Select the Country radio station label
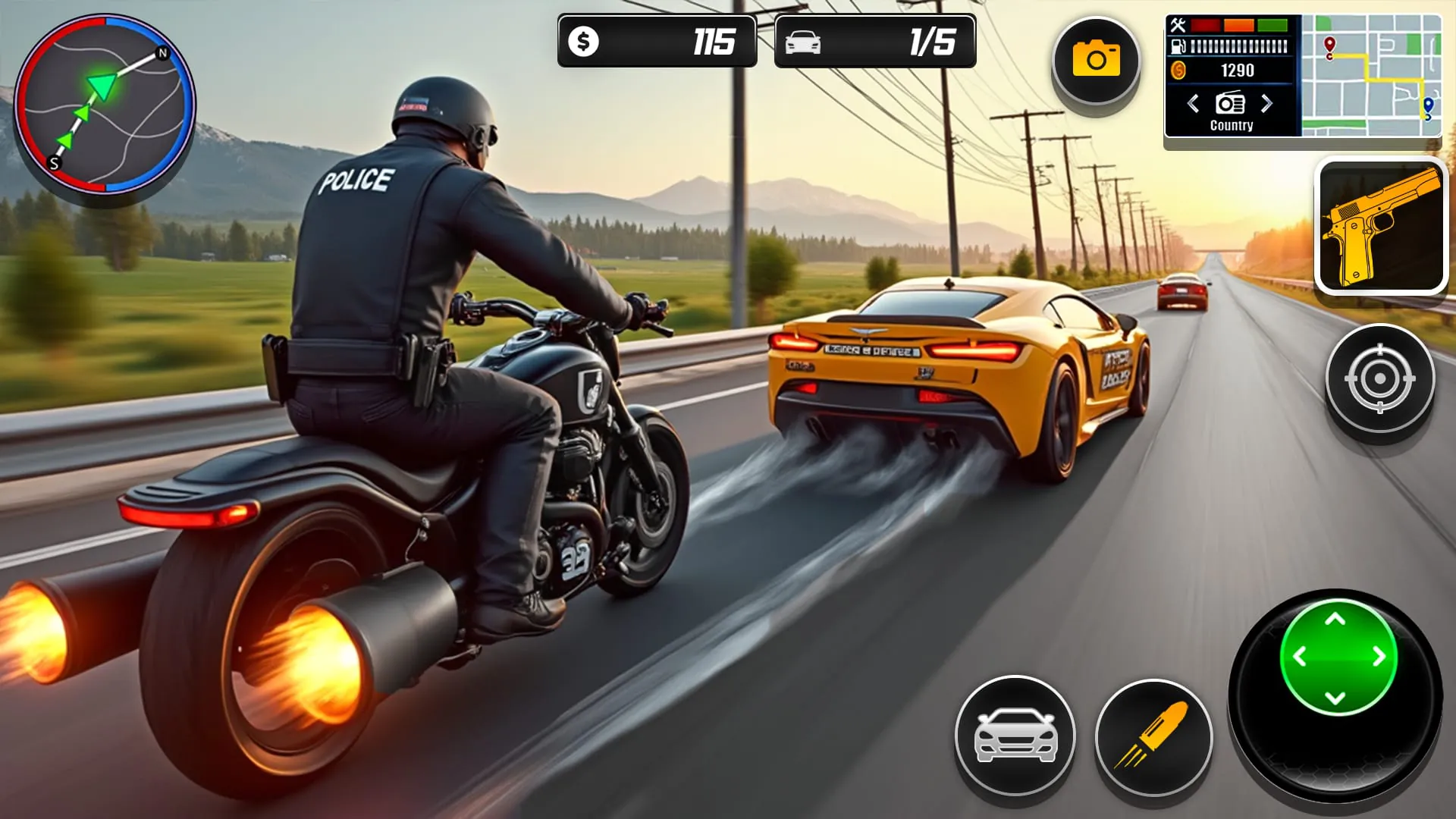1456x819 pixels. click(x=1232, y=125)
